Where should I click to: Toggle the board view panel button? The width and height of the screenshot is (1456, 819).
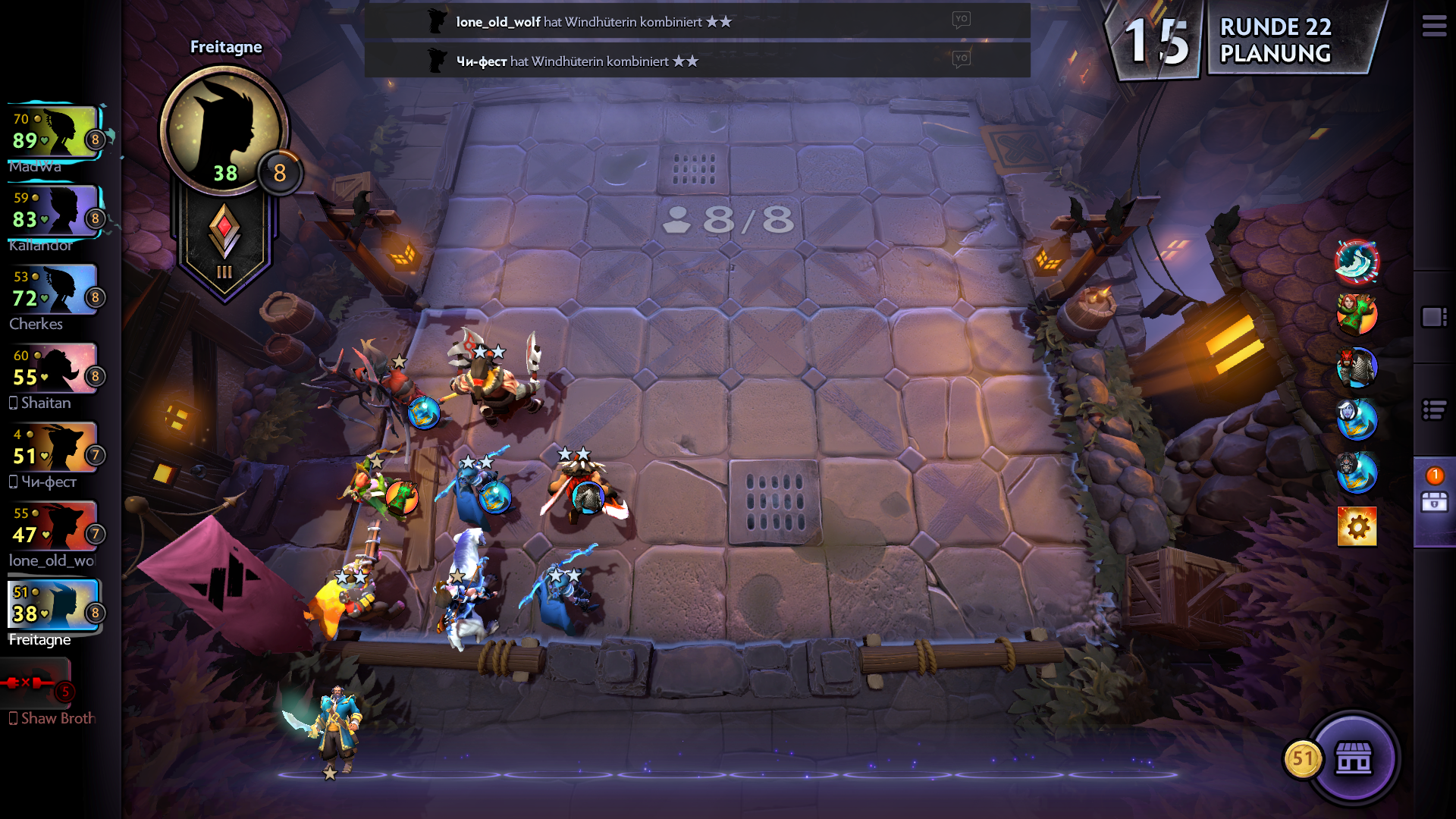pyautogui.click(x=1434, y=317)
